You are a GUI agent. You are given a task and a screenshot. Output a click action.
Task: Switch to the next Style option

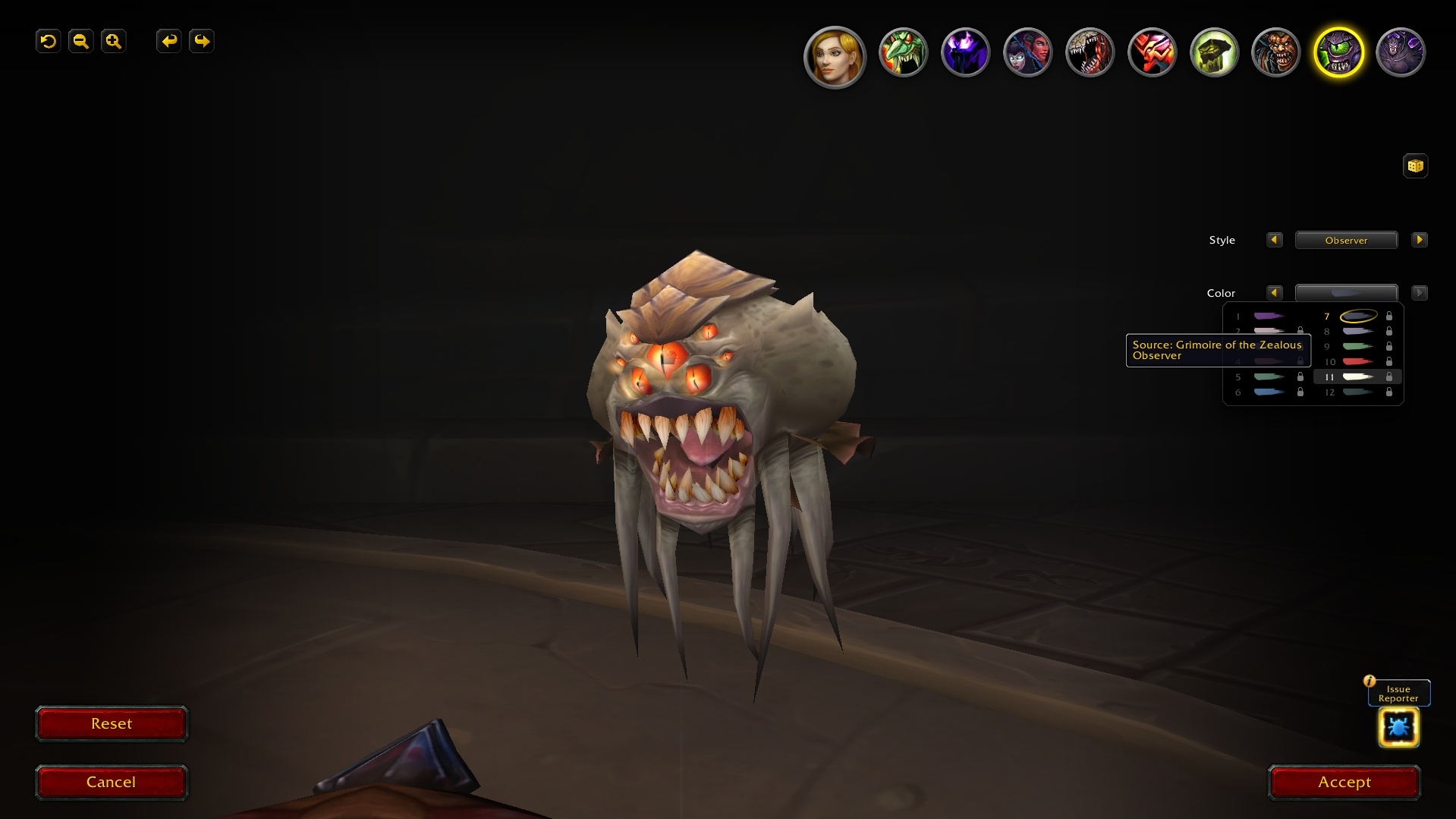1419,240
